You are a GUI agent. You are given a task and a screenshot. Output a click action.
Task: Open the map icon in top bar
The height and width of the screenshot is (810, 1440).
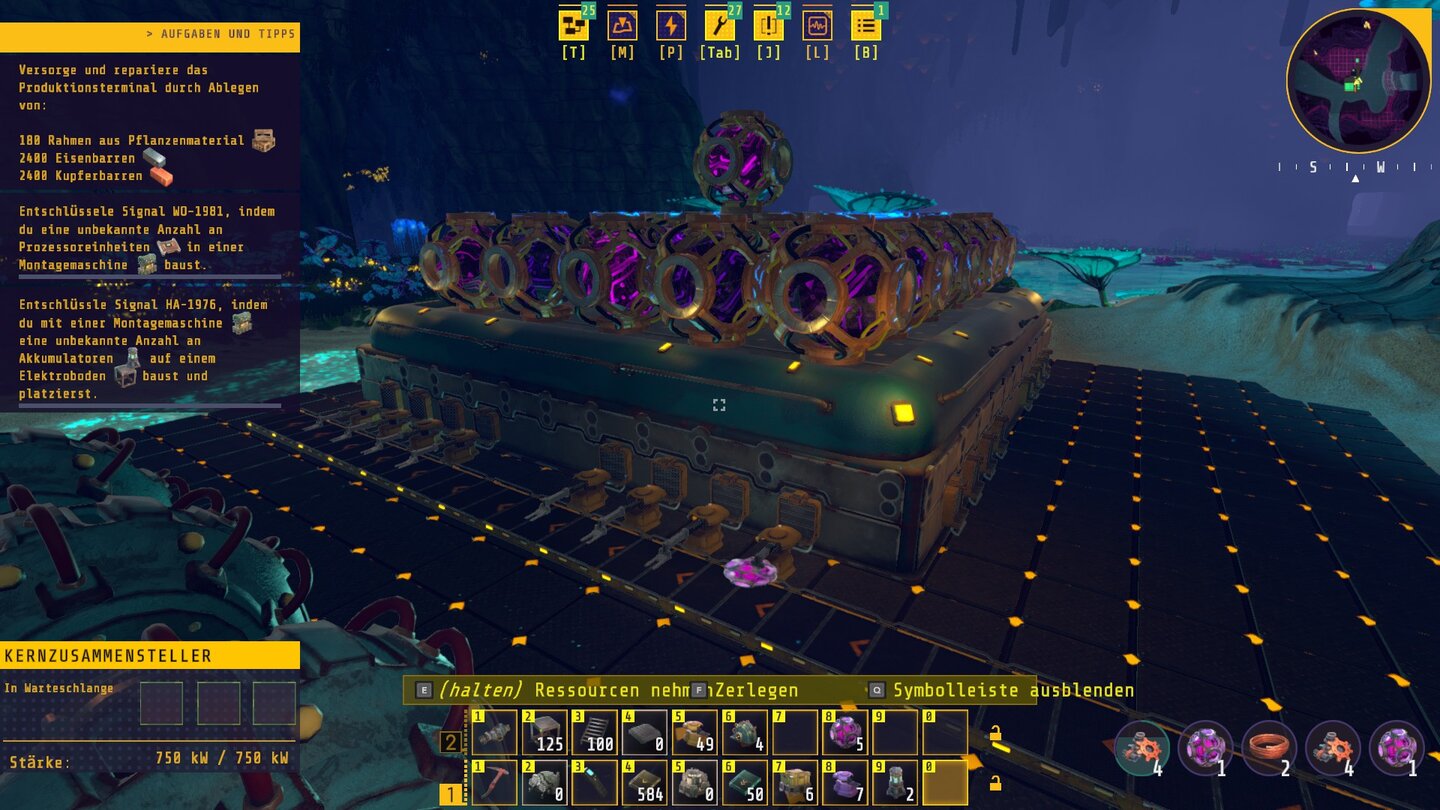[x=622, y=25]
